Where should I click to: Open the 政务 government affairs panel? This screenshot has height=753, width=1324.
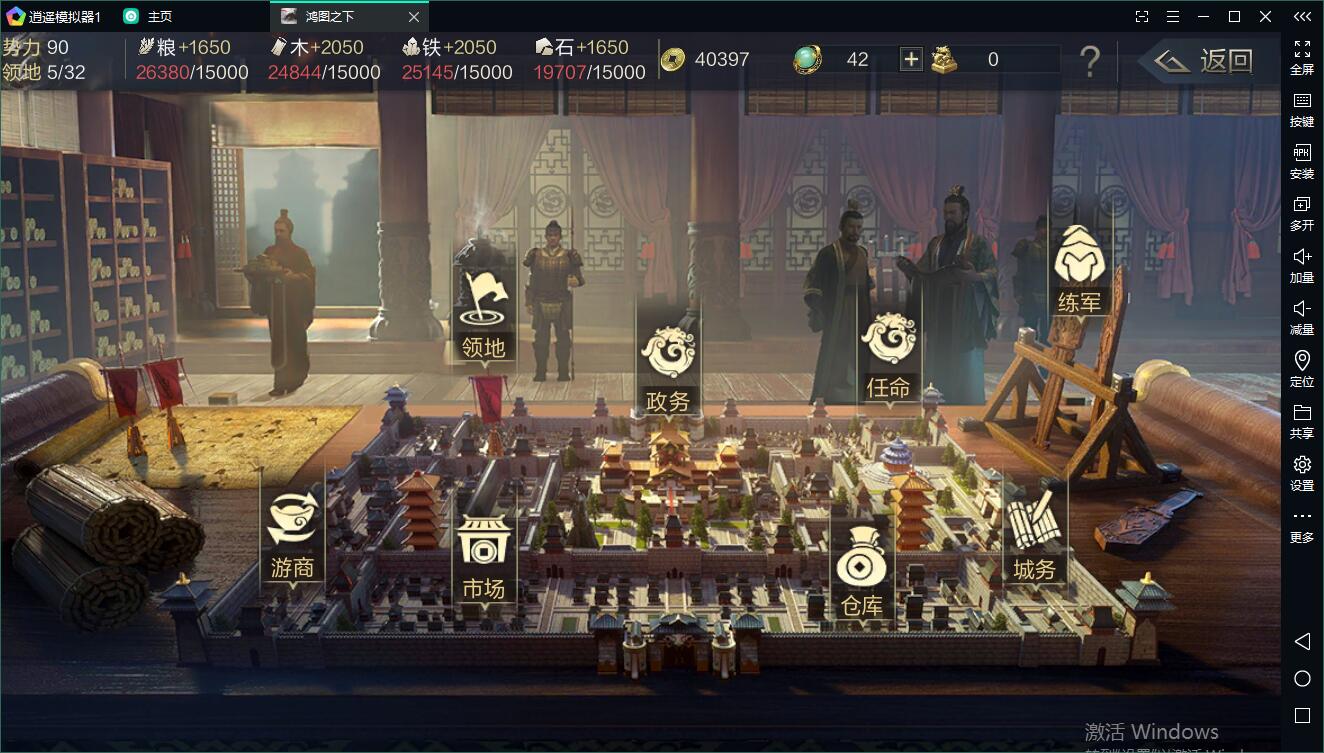[668, 366]
